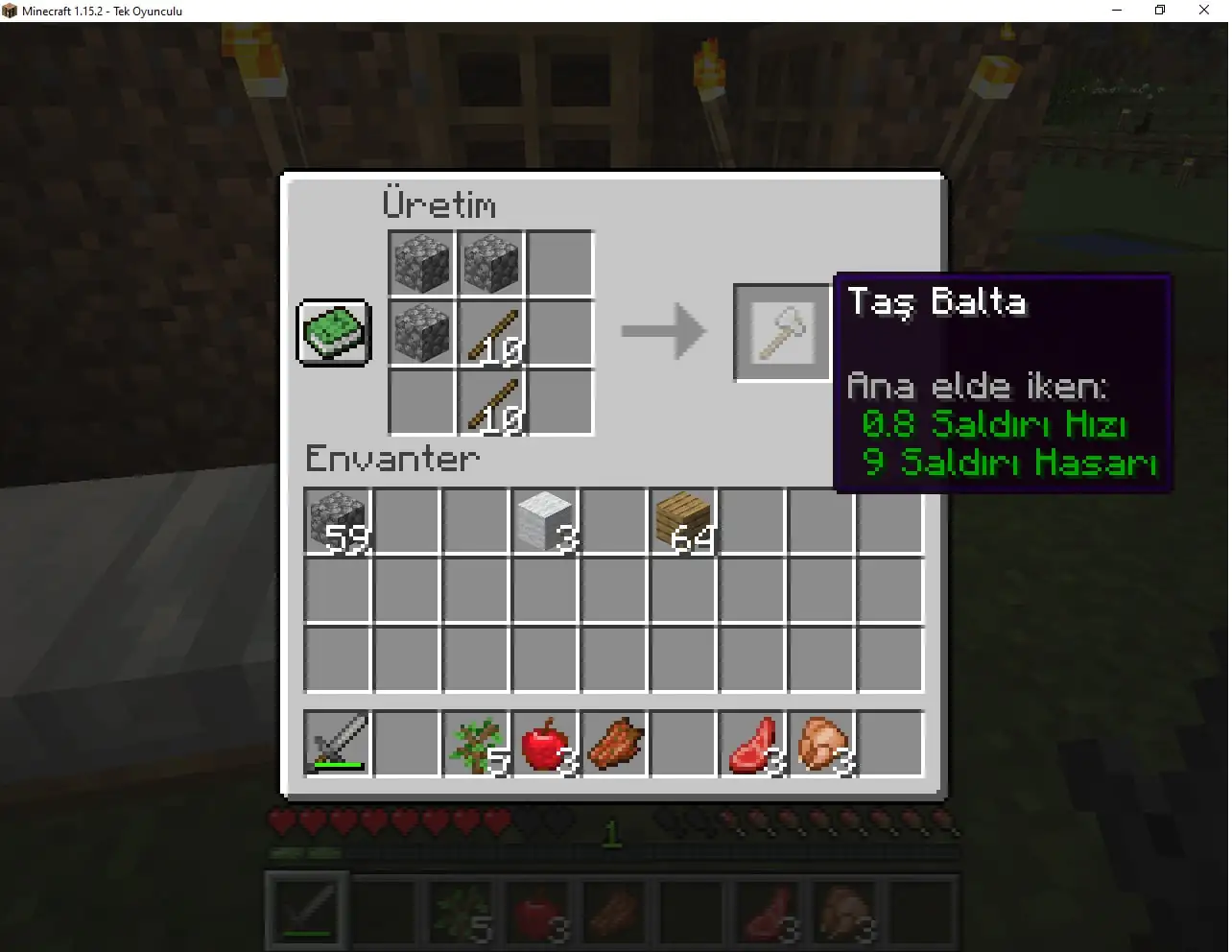The width and height of the screenshot is (1232, 952).
Task: Select the cobblestone in the top-left crafting slot
Action: coord(420,263)
